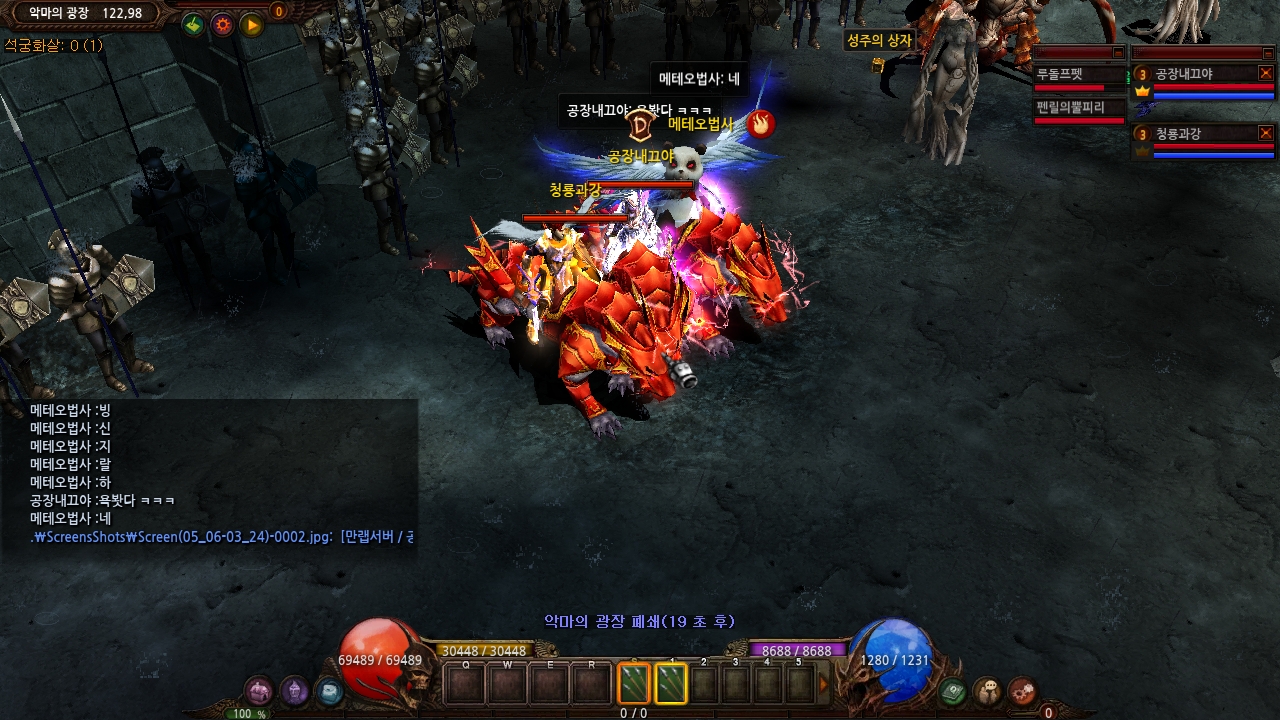
Task: Open the green book icon
Action: (954, 691)
